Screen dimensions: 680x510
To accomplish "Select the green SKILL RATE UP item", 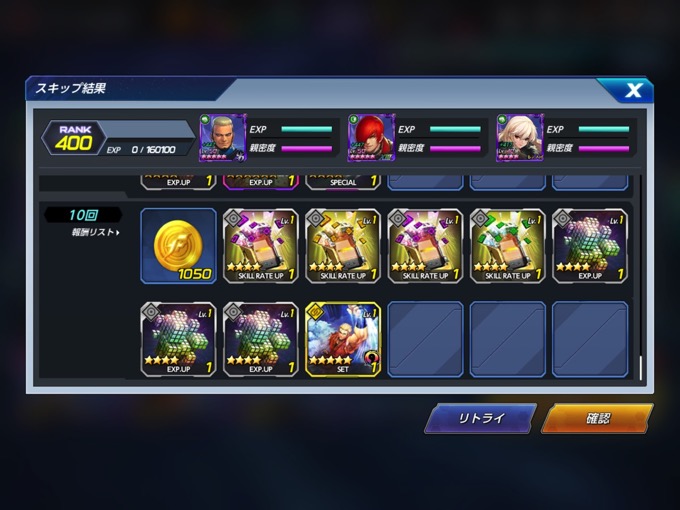I will [507, 246].
